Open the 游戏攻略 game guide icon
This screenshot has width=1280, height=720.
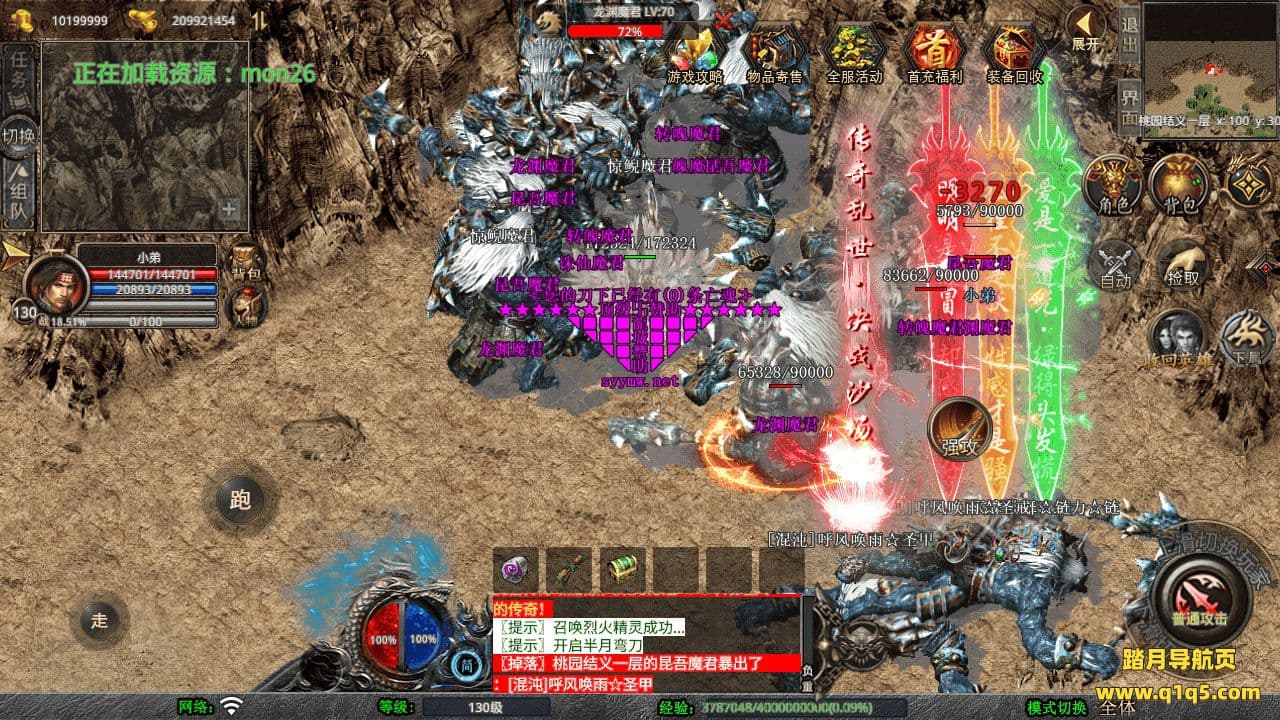(x=695, y=50)
